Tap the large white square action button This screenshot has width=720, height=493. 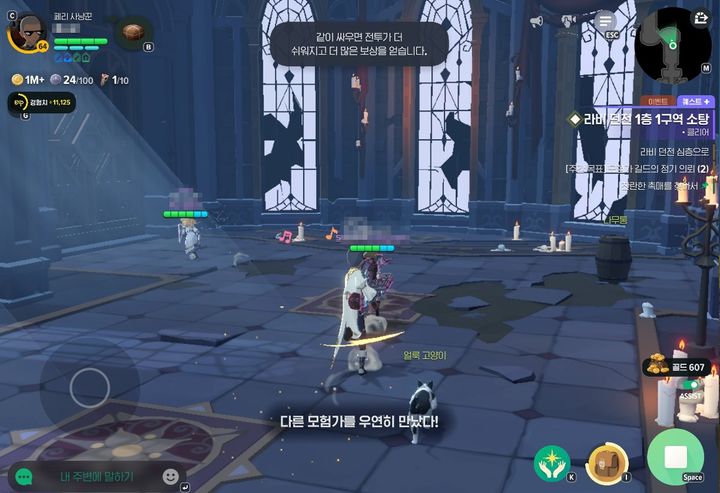coord(675,458)
